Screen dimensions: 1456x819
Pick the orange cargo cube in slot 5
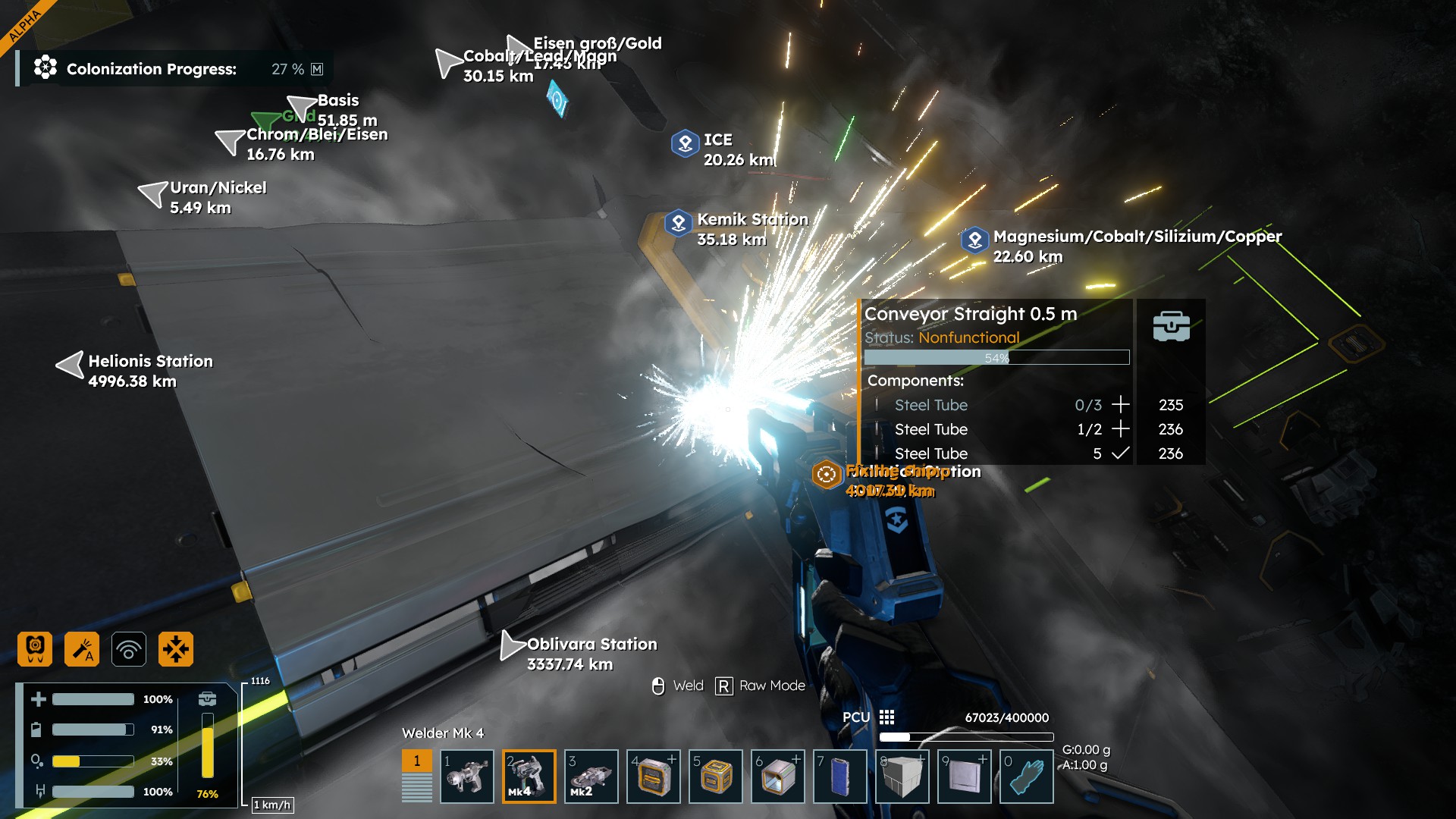(715, 776)
